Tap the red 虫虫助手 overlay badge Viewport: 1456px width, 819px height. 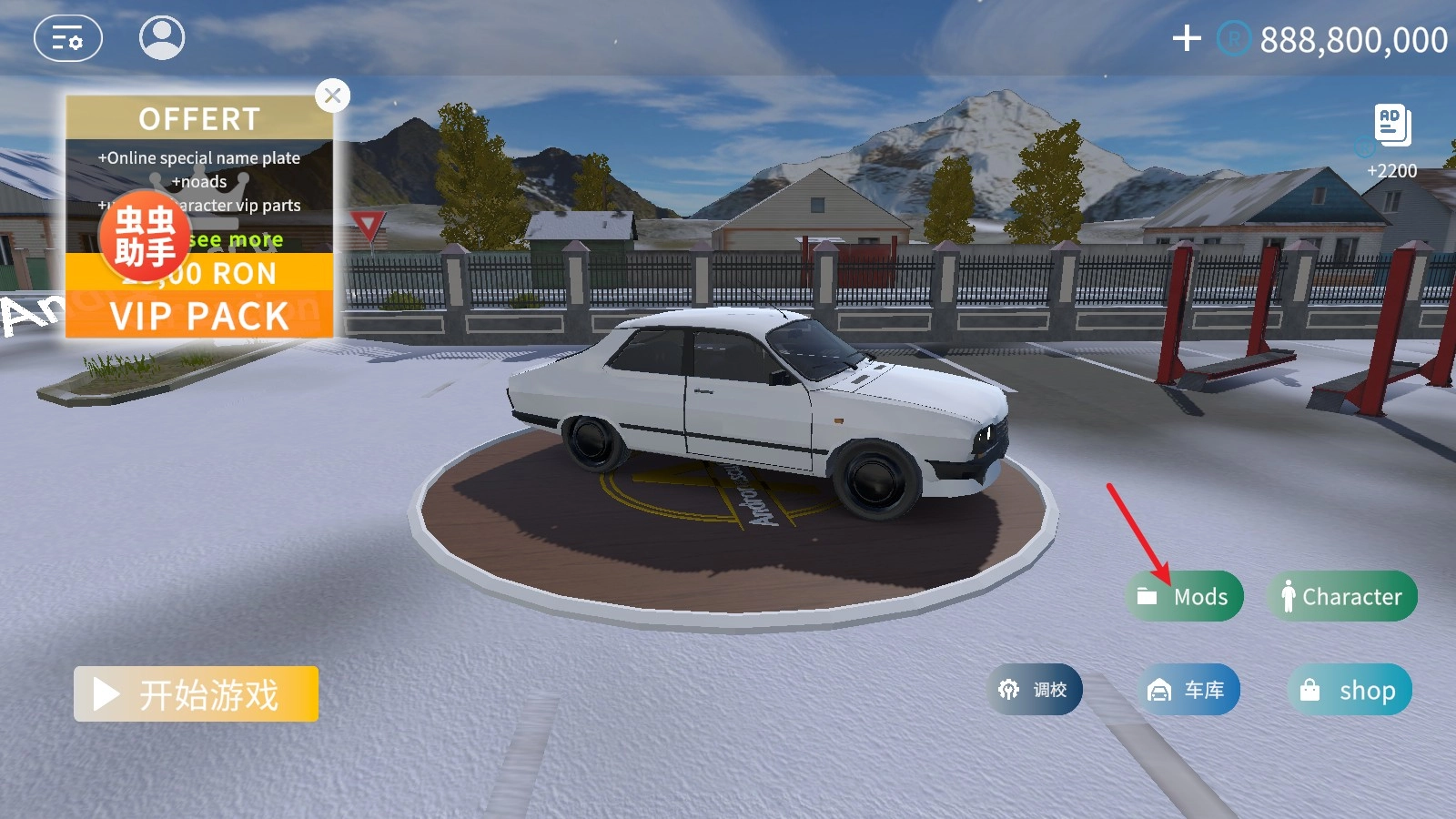(144, 237)
